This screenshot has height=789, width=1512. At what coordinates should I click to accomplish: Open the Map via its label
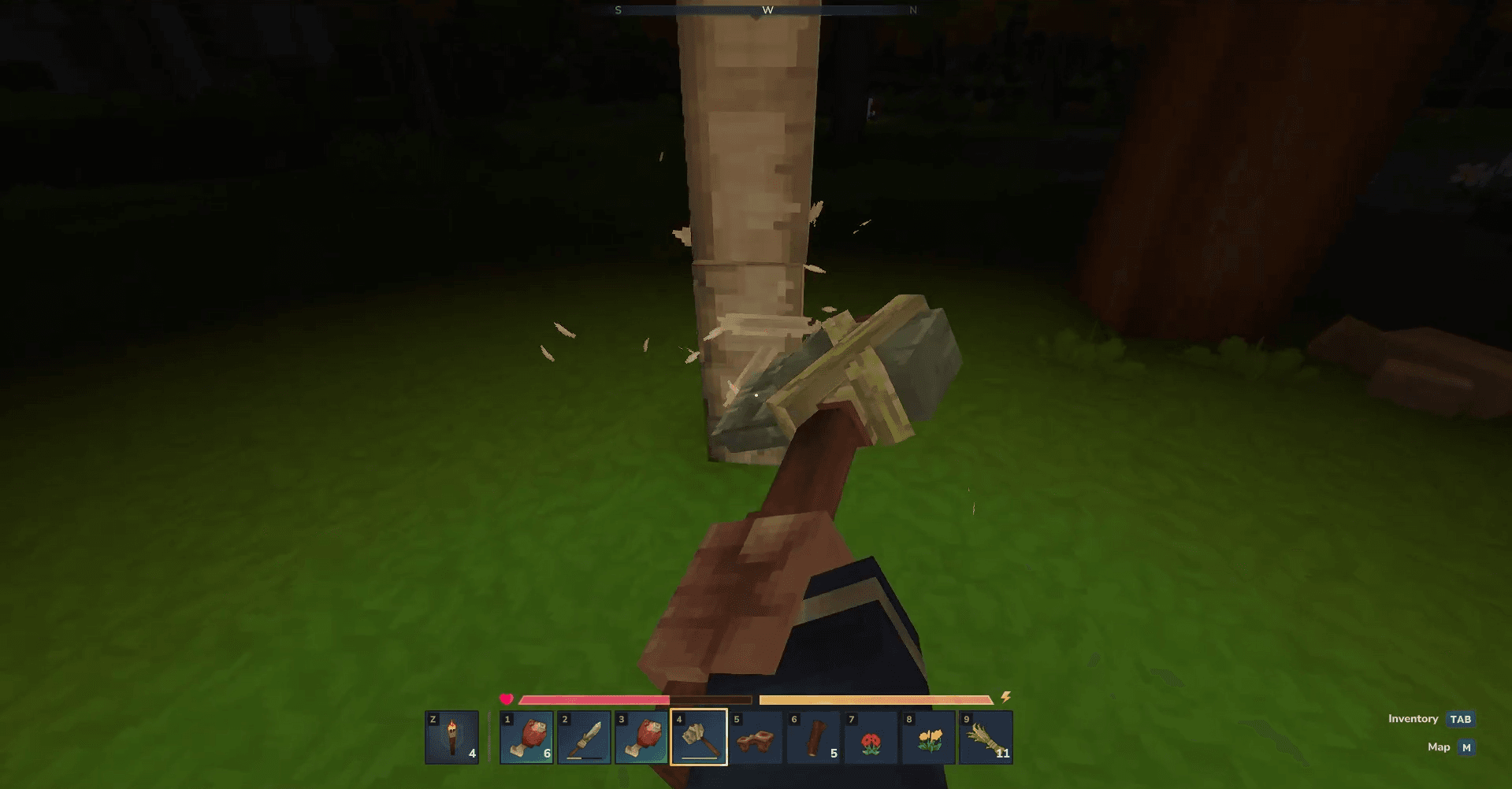tap(1439, 747)
